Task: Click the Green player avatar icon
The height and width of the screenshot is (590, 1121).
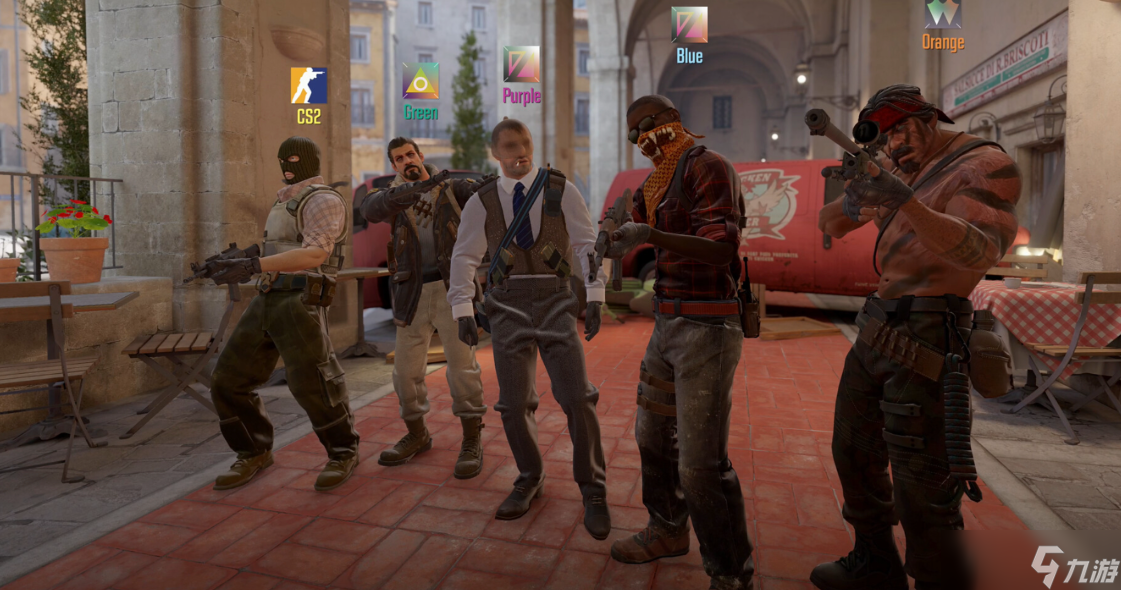Action: (420, 81)
